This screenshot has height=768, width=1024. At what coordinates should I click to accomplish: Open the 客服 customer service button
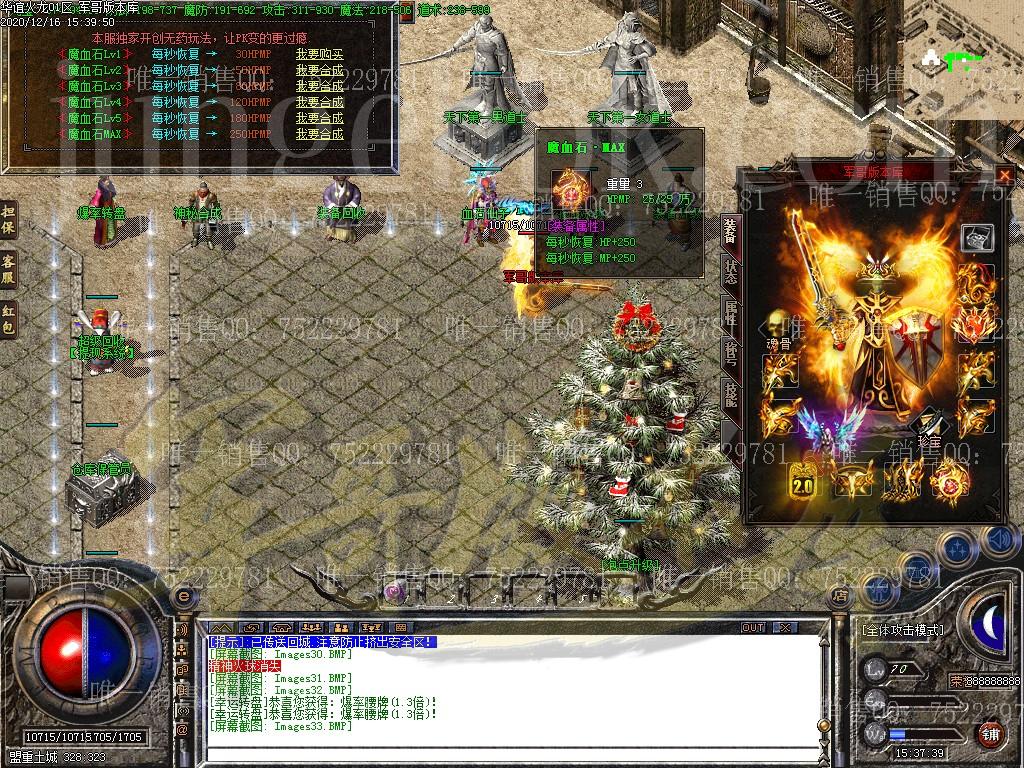click(9, 267)
